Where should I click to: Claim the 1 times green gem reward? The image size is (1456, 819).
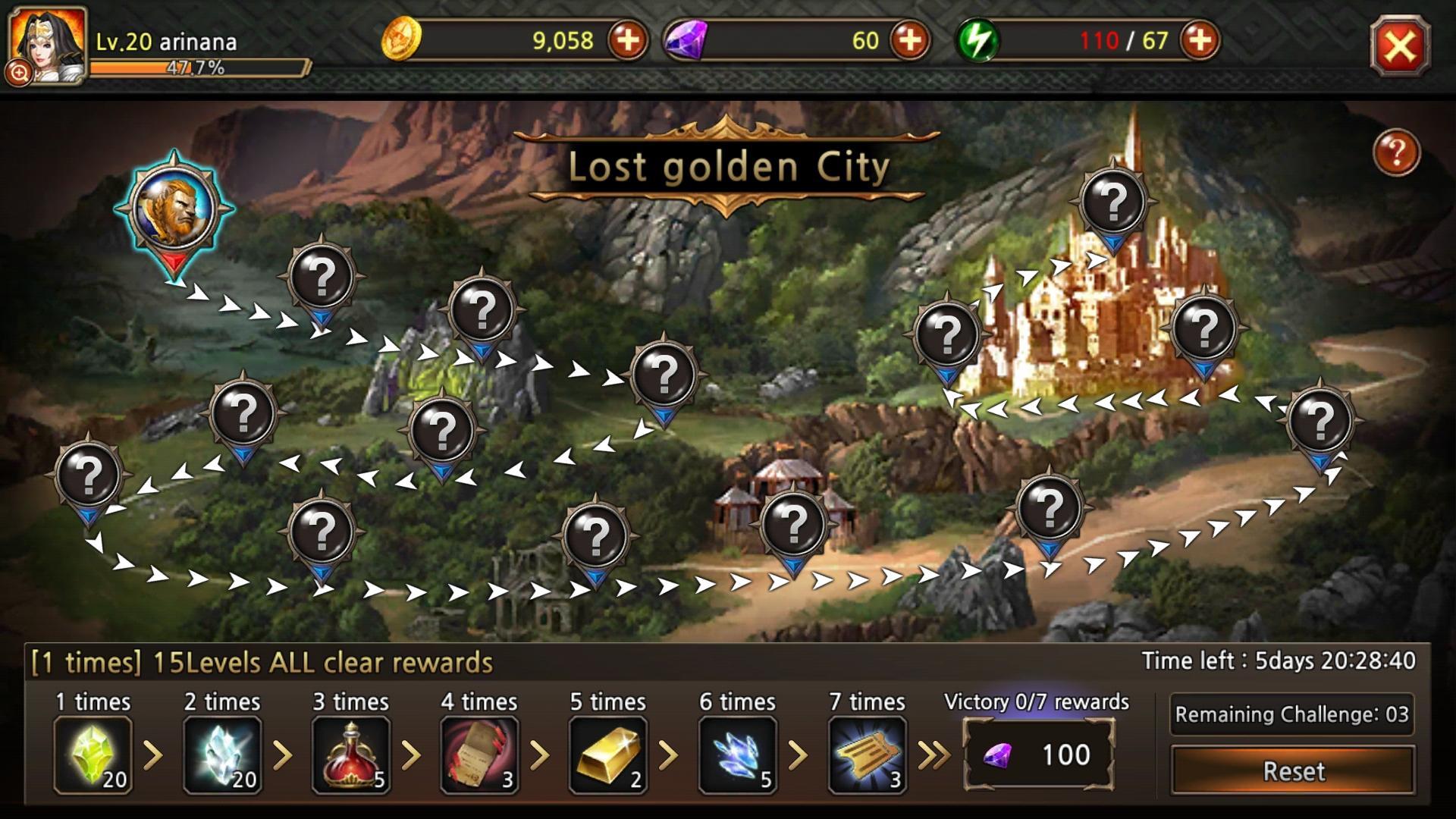point(93,755)
